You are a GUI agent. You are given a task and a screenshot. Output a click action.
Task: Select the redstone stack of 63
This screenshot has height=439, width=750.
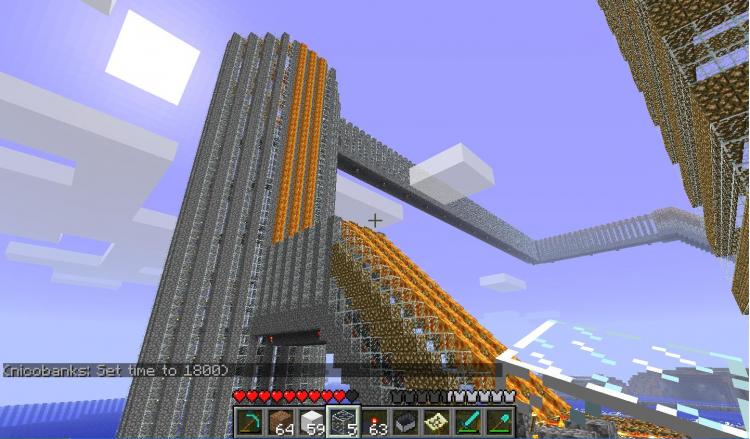(x=374, y=422)
